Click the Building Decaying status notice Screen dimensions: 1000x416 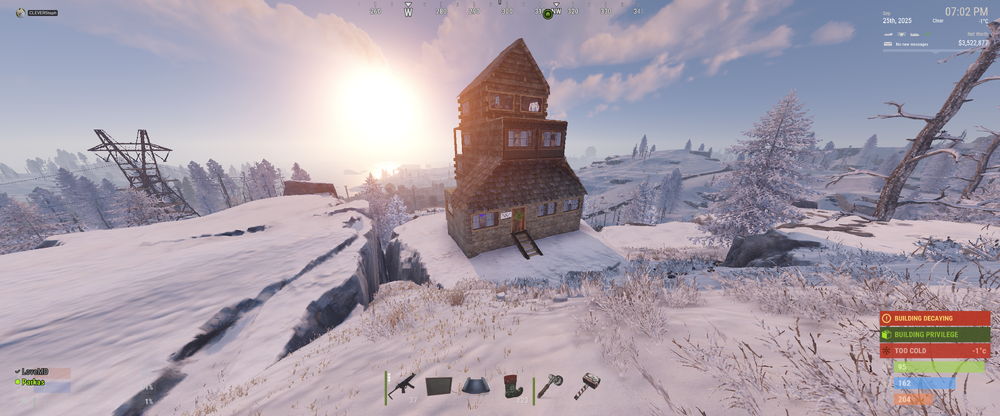[x=934, y=318]
